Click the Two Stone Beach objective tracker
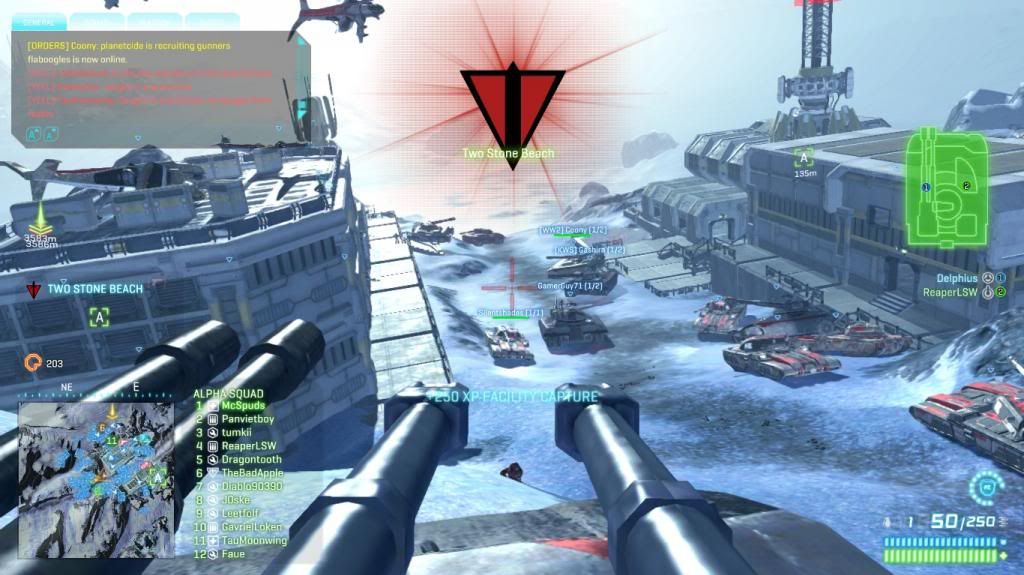1024x575 pixels. pos(95,289)
